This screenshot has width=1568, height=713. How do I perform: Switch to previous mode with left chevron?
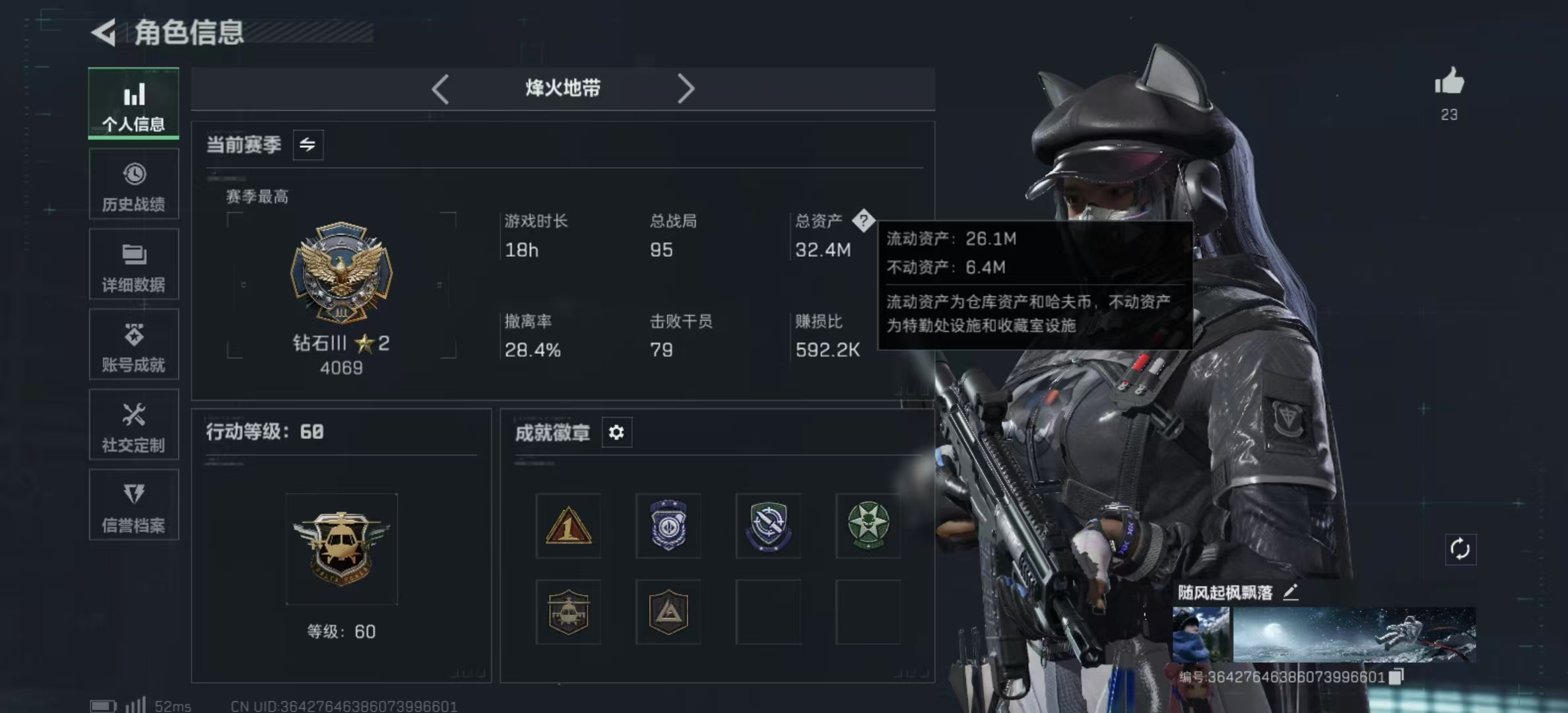tap(440, 88)
